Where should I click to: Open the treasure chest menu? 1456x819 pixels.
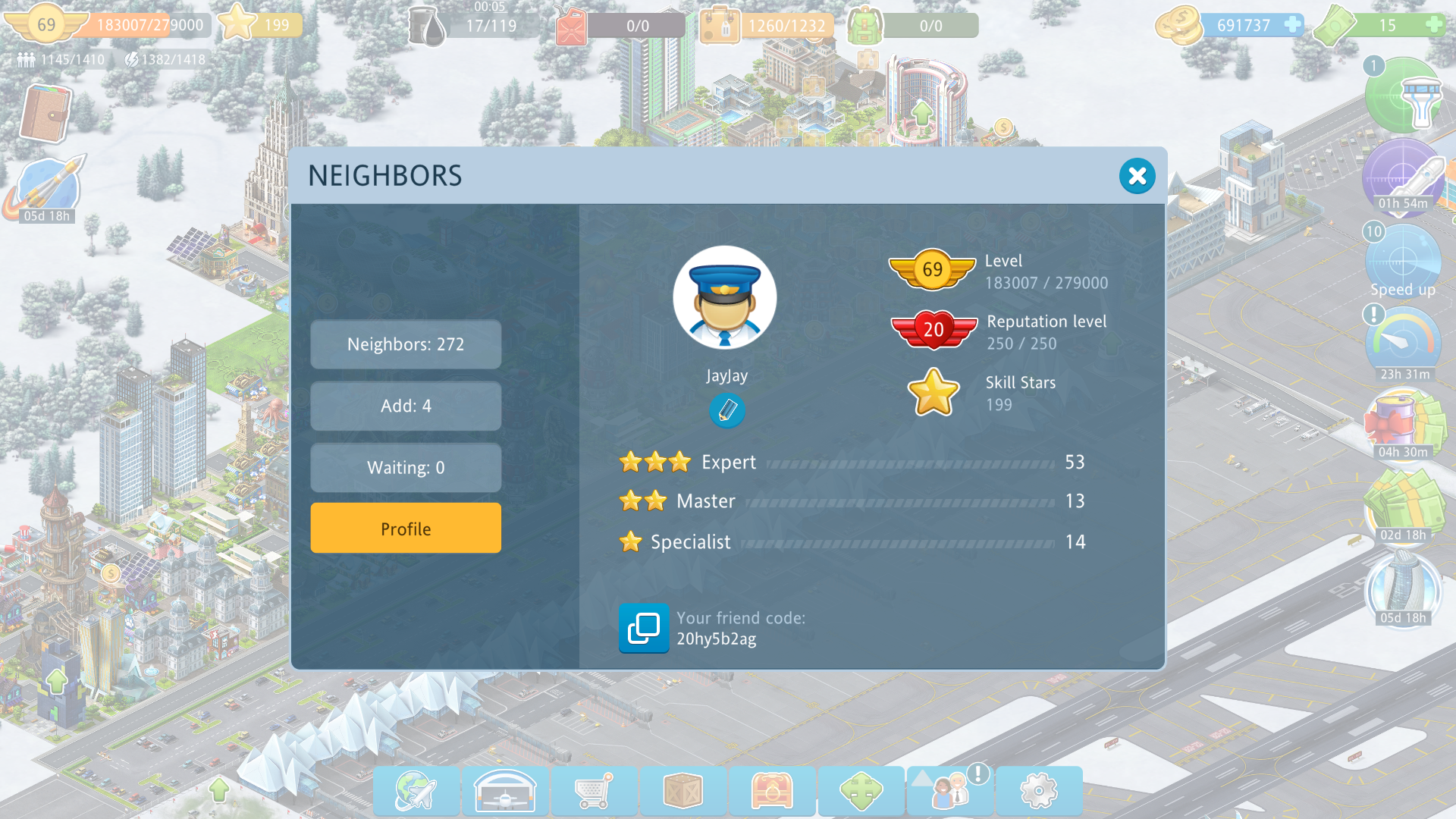[772, 791]
